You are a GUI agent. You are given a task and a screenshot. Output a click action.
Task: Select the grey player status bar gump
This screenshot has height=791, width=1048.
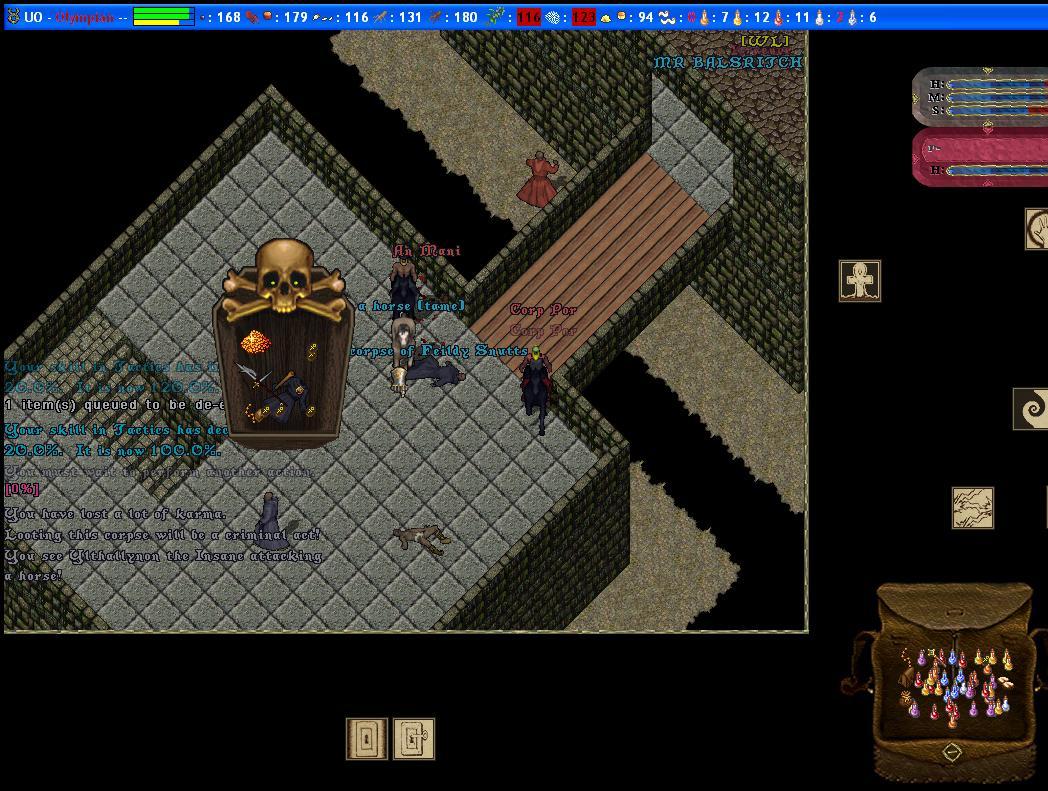pyautogui.click(x=980, y=97)
